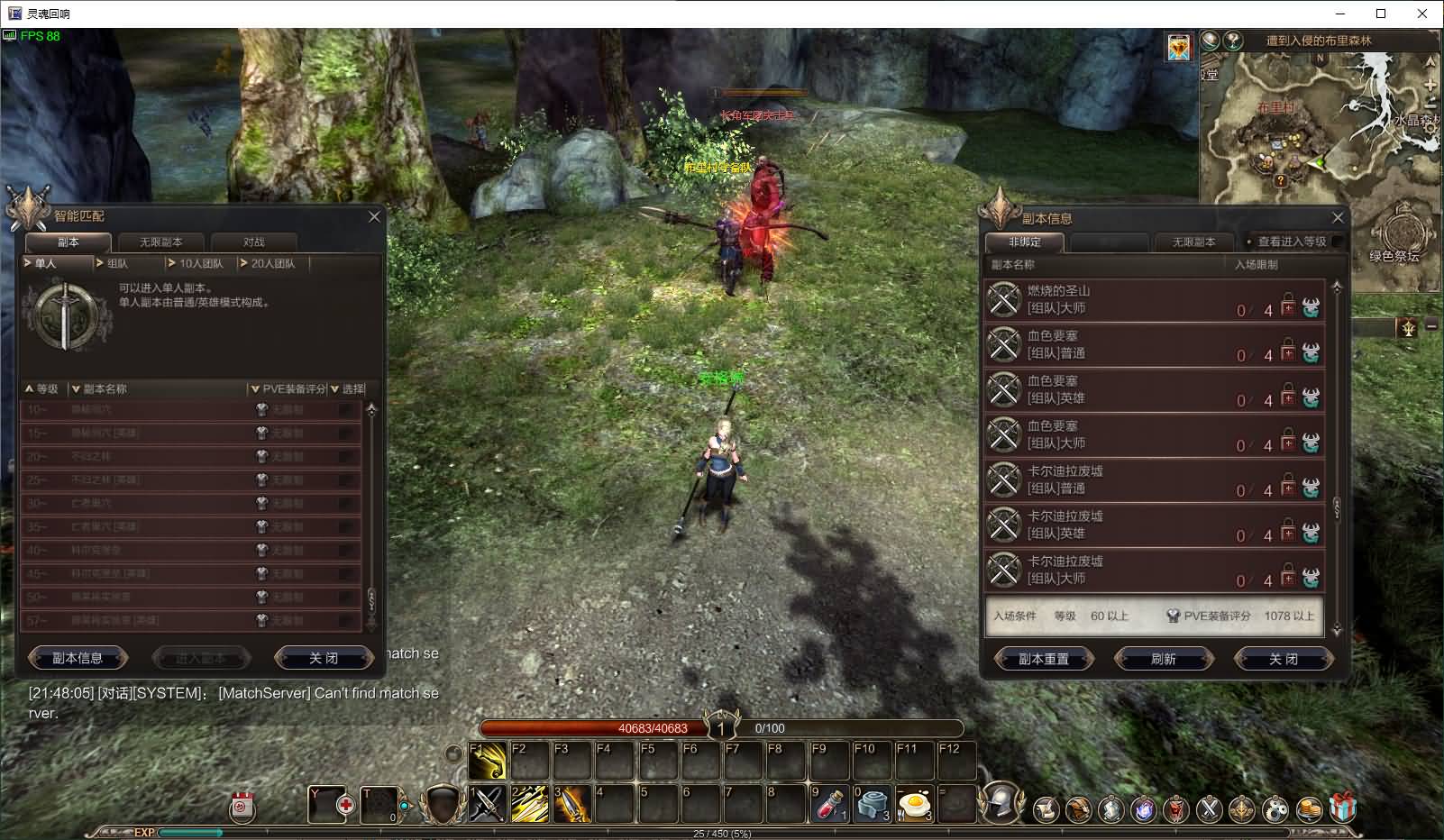Select the 10人团队 category
The image size is (1444, 840).
pos(200,263)
